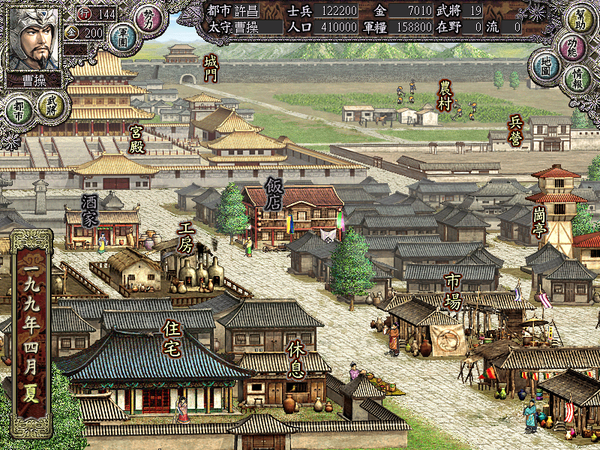
Task: Open the 功能 (Functions) menu button
Action: [x=572, y=47]
